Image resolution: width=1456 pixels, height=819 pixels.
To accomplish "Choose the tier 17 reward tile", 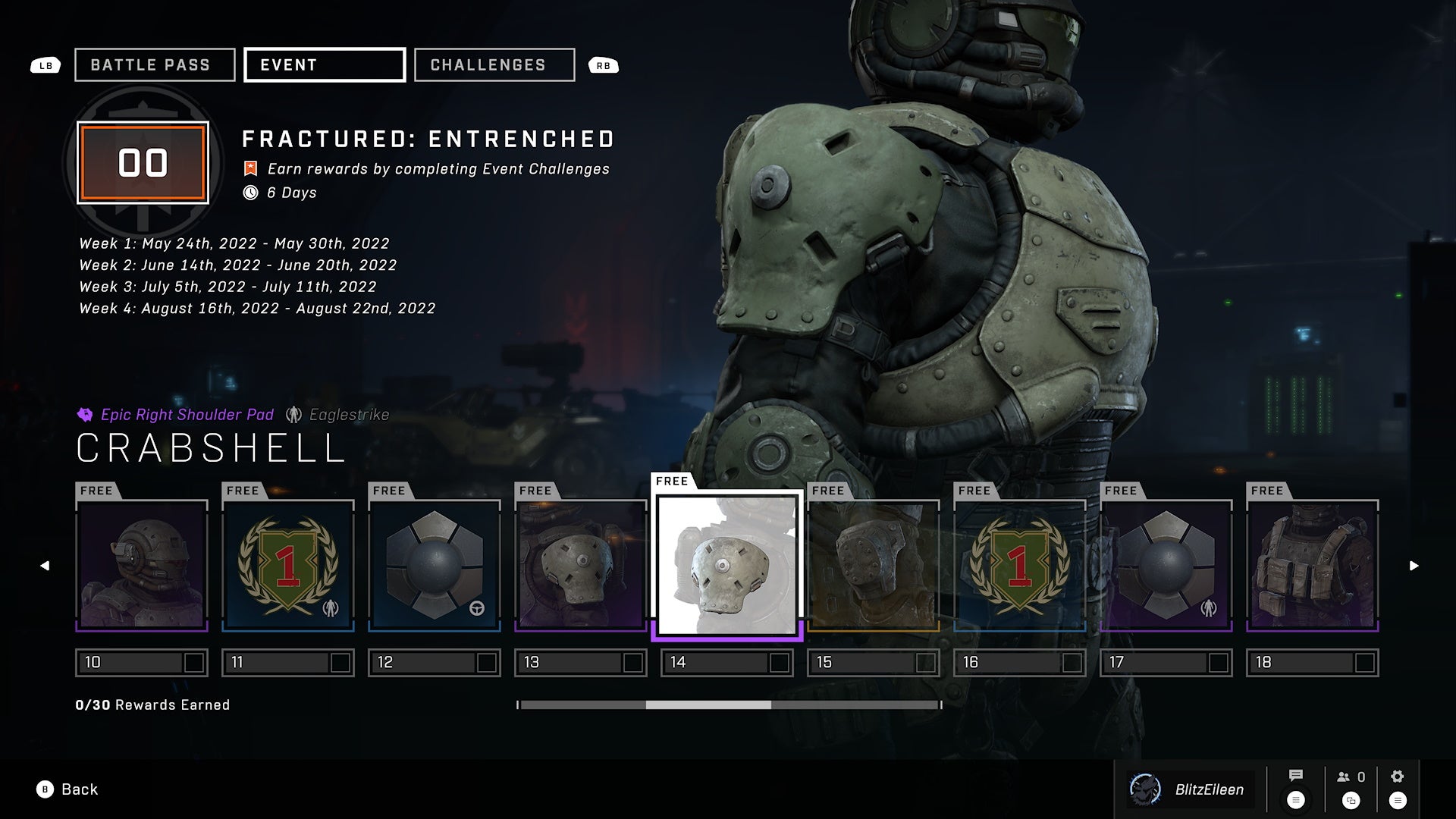I will point(1166,566).
